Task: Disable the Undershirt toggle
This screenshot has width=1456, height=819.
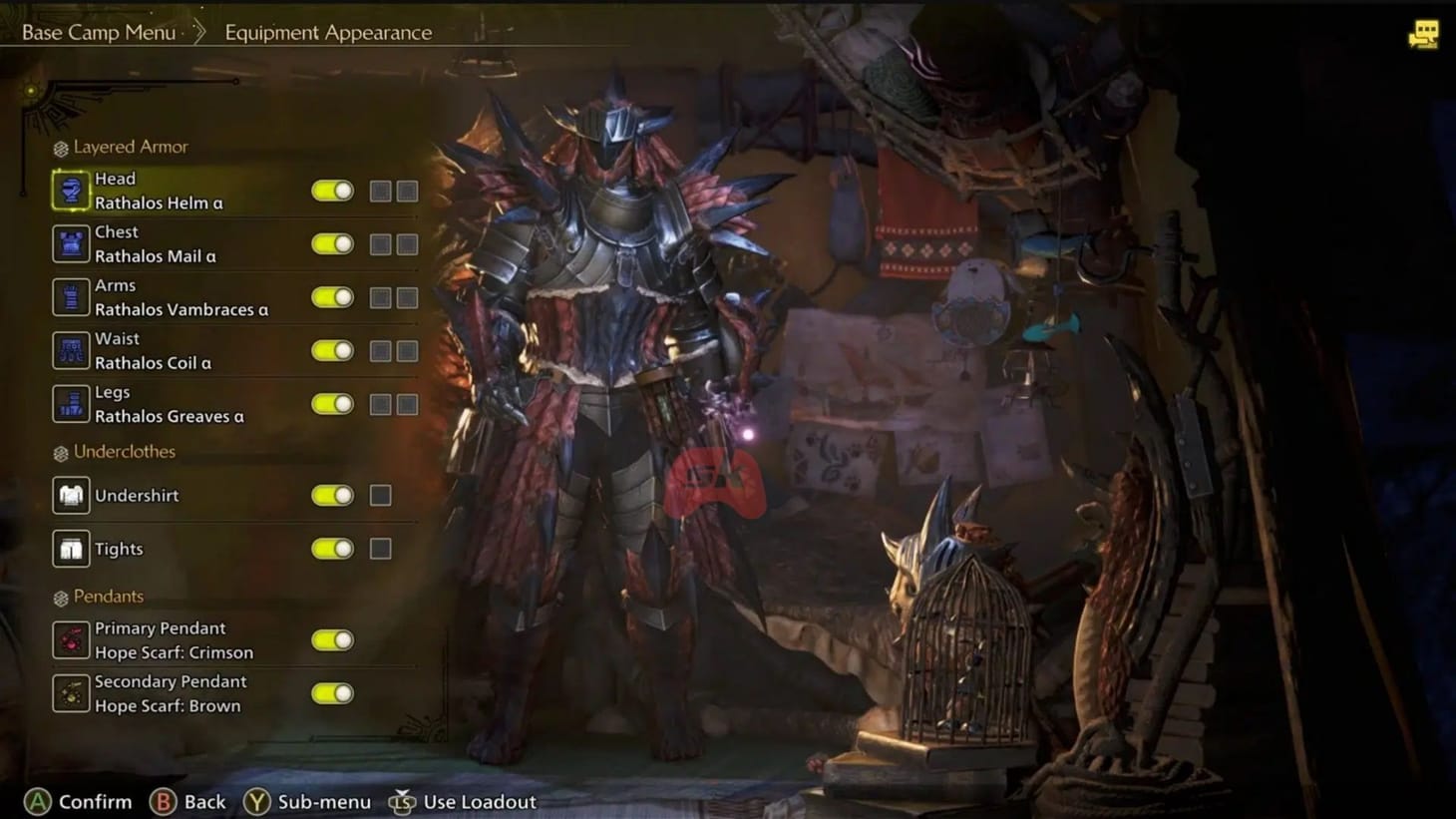Action: (331, 495)
